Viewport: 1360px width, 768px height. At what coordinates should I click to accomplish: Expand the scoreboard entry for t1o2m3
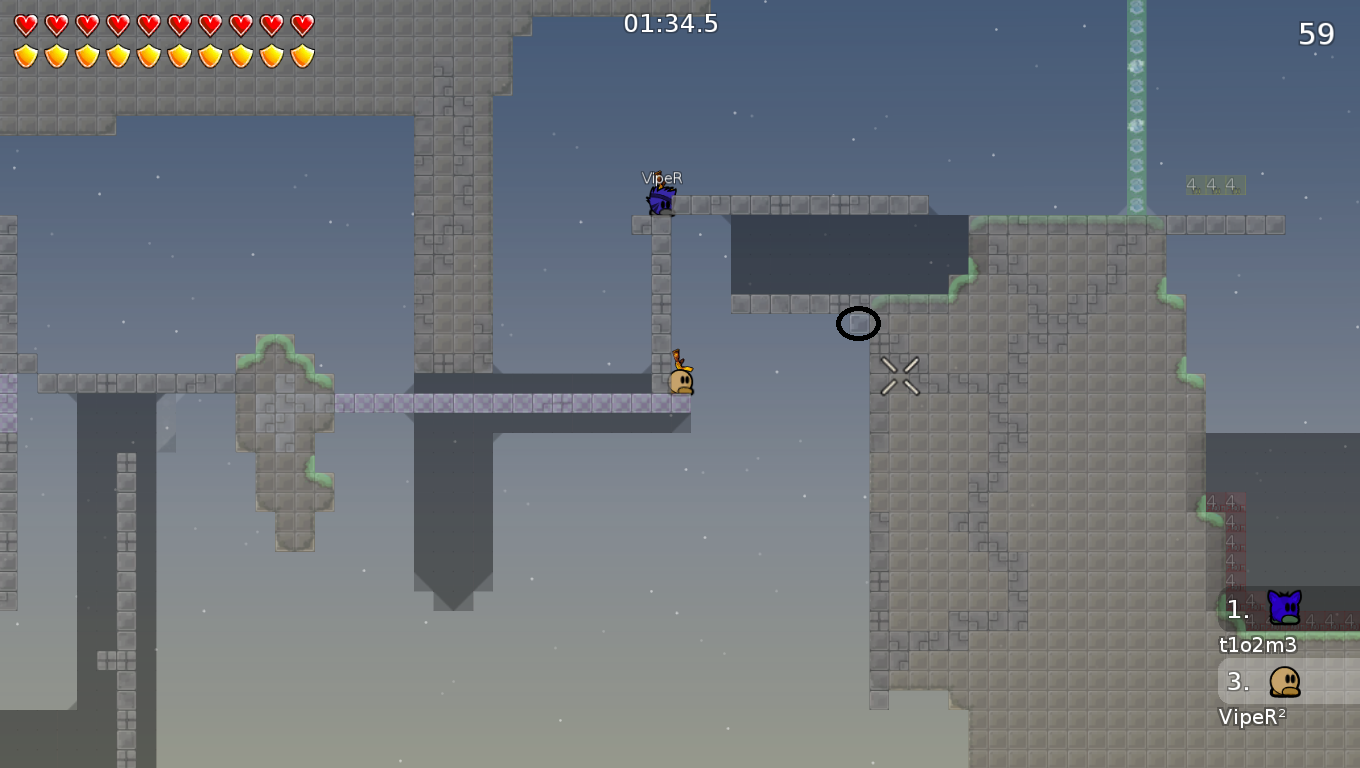pyautogui.click(x=1256, y=645)
